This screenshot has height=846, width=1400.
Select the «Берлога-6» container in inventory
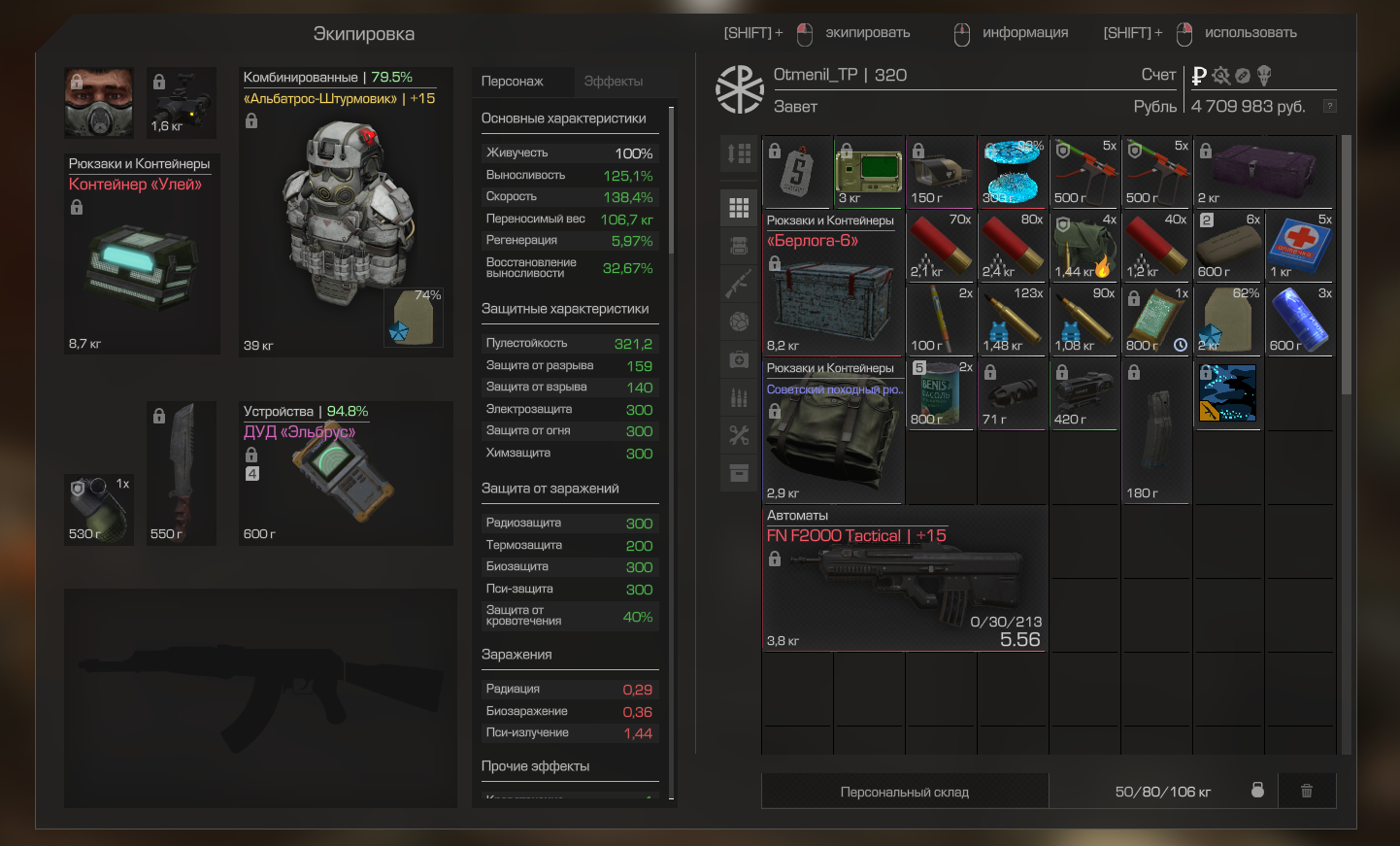pos(833,291)
